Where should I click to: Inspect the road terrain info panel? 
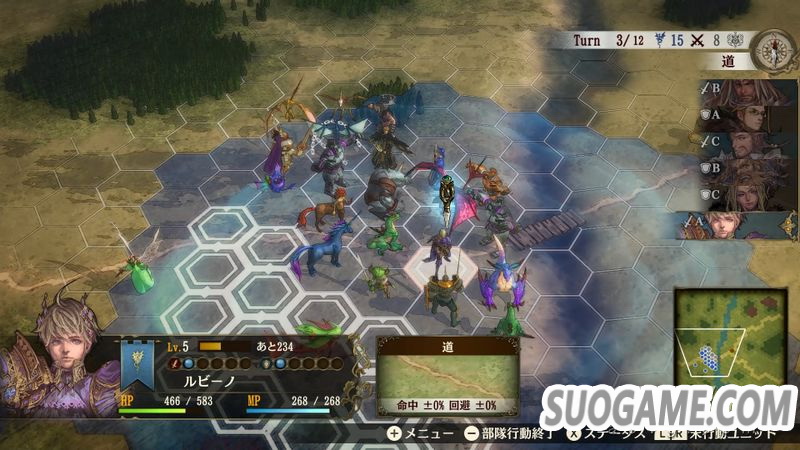(447, 377)
